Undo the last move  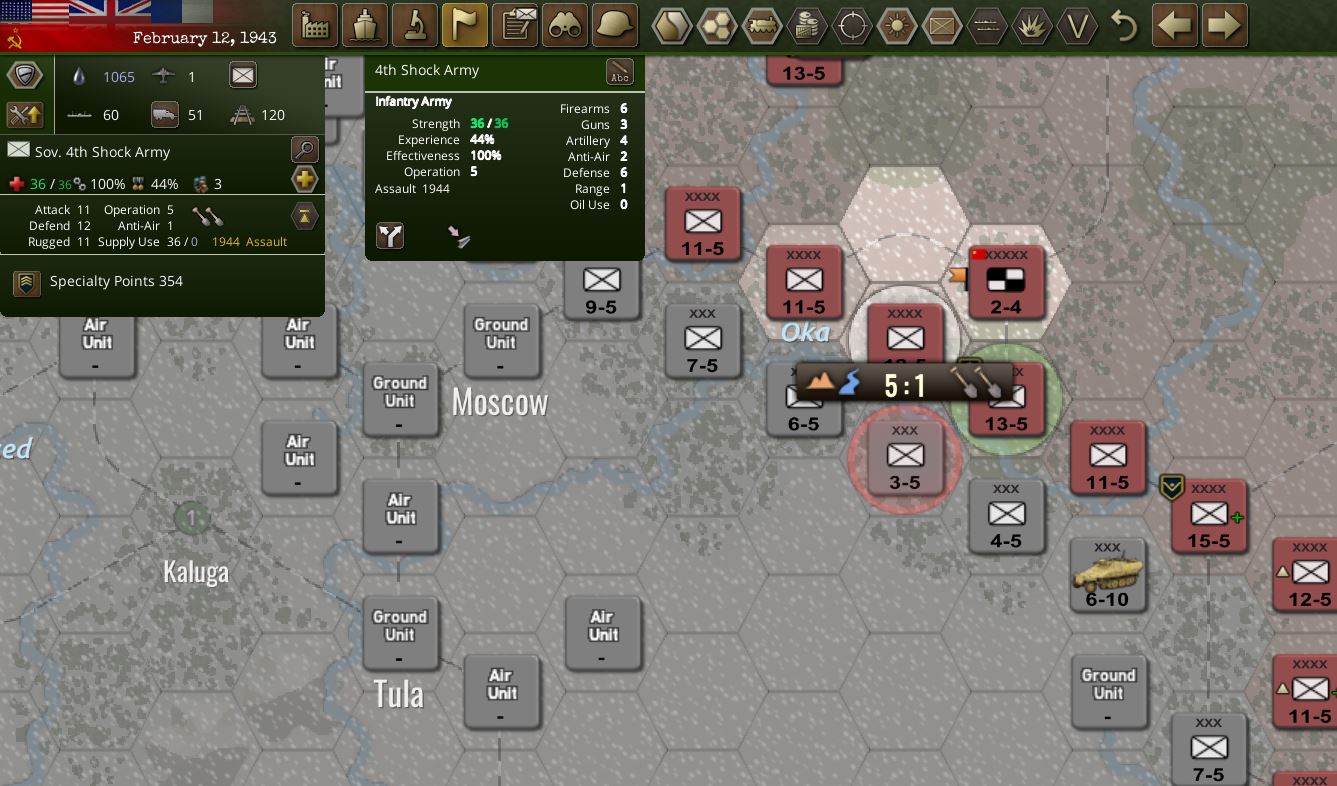[x=1124, y=26]
